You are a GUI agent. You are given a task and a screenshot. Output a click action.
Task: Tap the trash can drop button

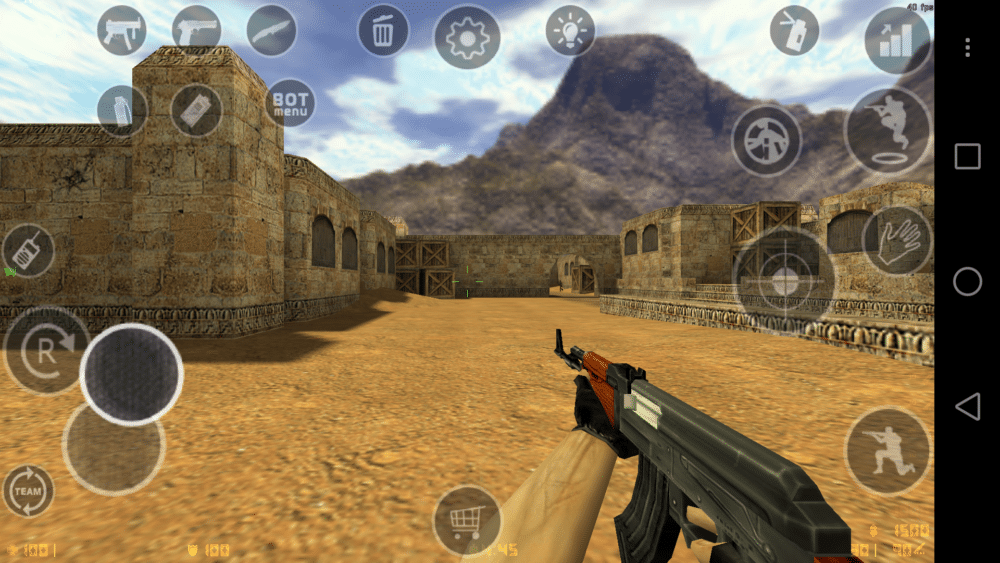(x=383, y=31)
